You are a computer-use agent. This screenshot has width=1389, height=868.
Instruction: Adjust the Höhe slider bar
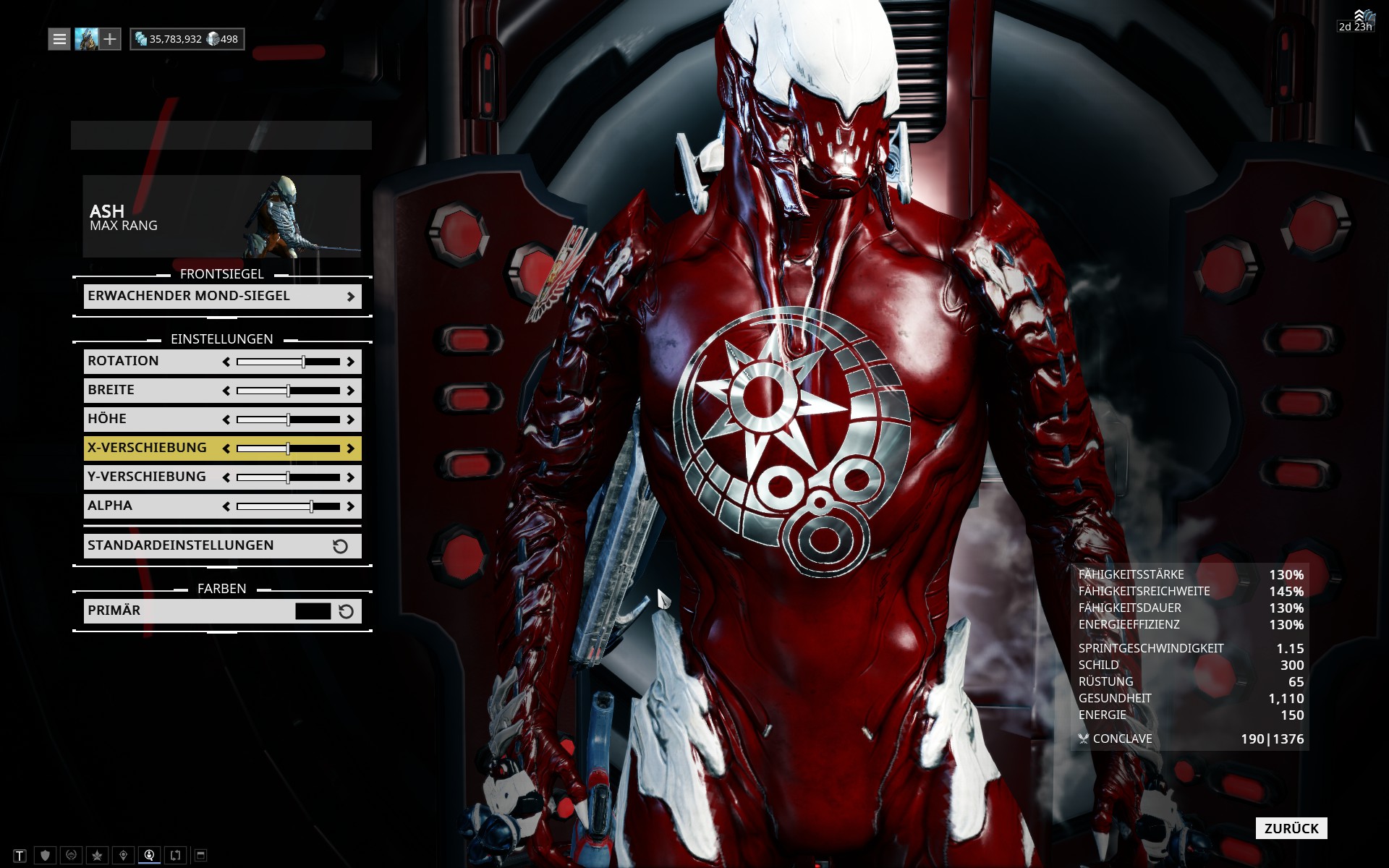[288, 420]
